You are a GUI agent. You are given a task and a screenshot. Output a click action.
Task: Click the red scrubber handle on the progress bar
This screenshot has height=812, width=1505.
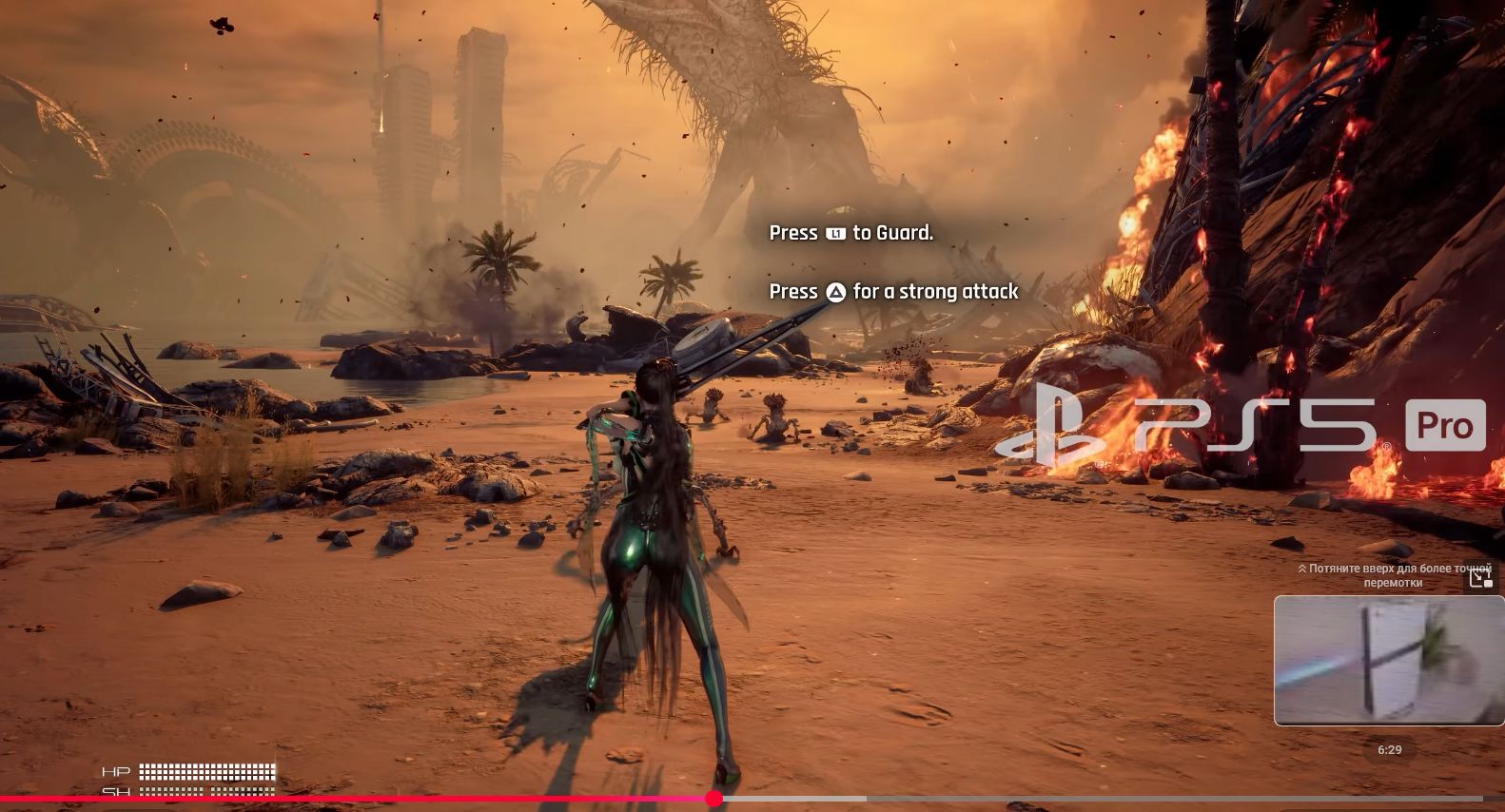pos(714,799)
